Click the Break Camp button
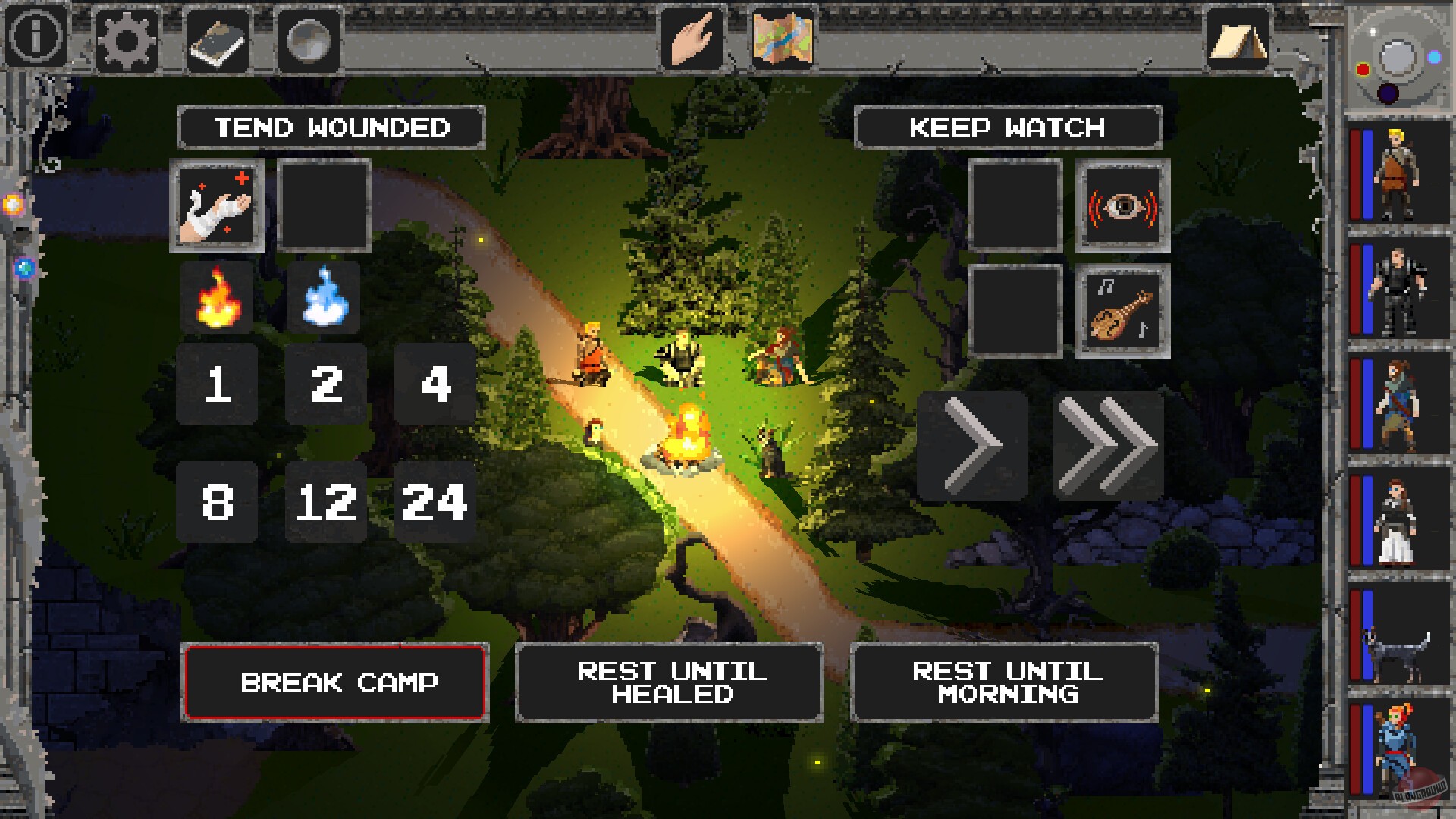 (x=336, y=682)
